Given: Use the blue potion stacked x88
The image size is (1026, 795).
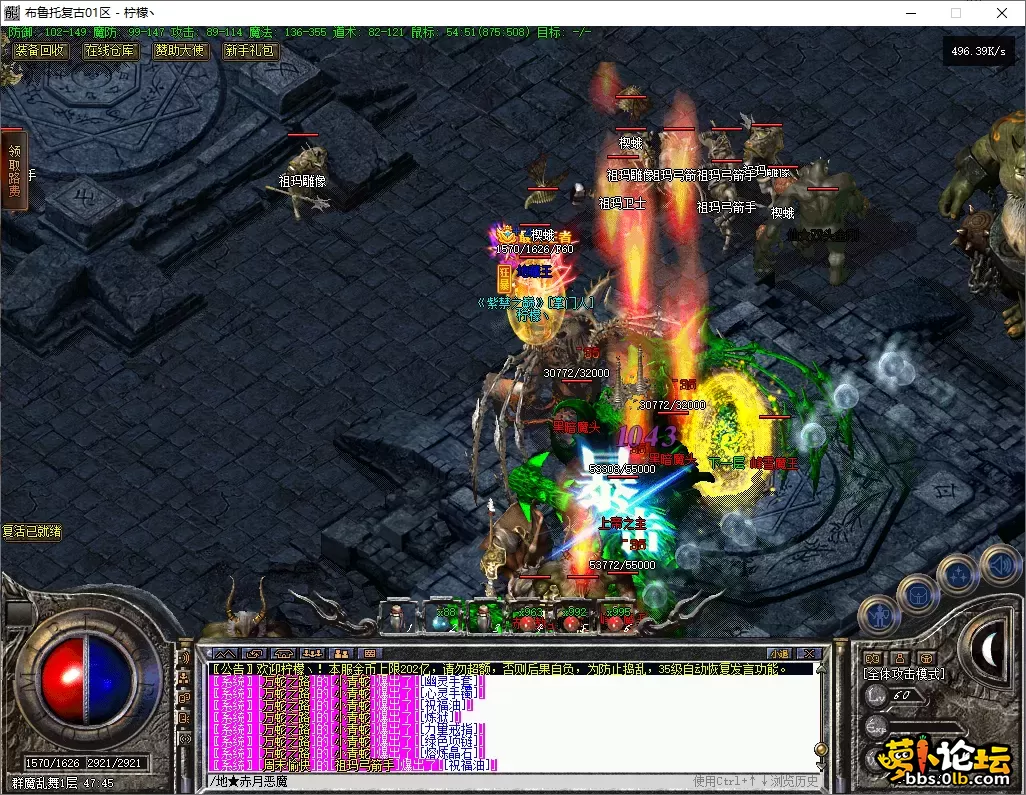Looking at the screenshot, I should click(441, 619).
